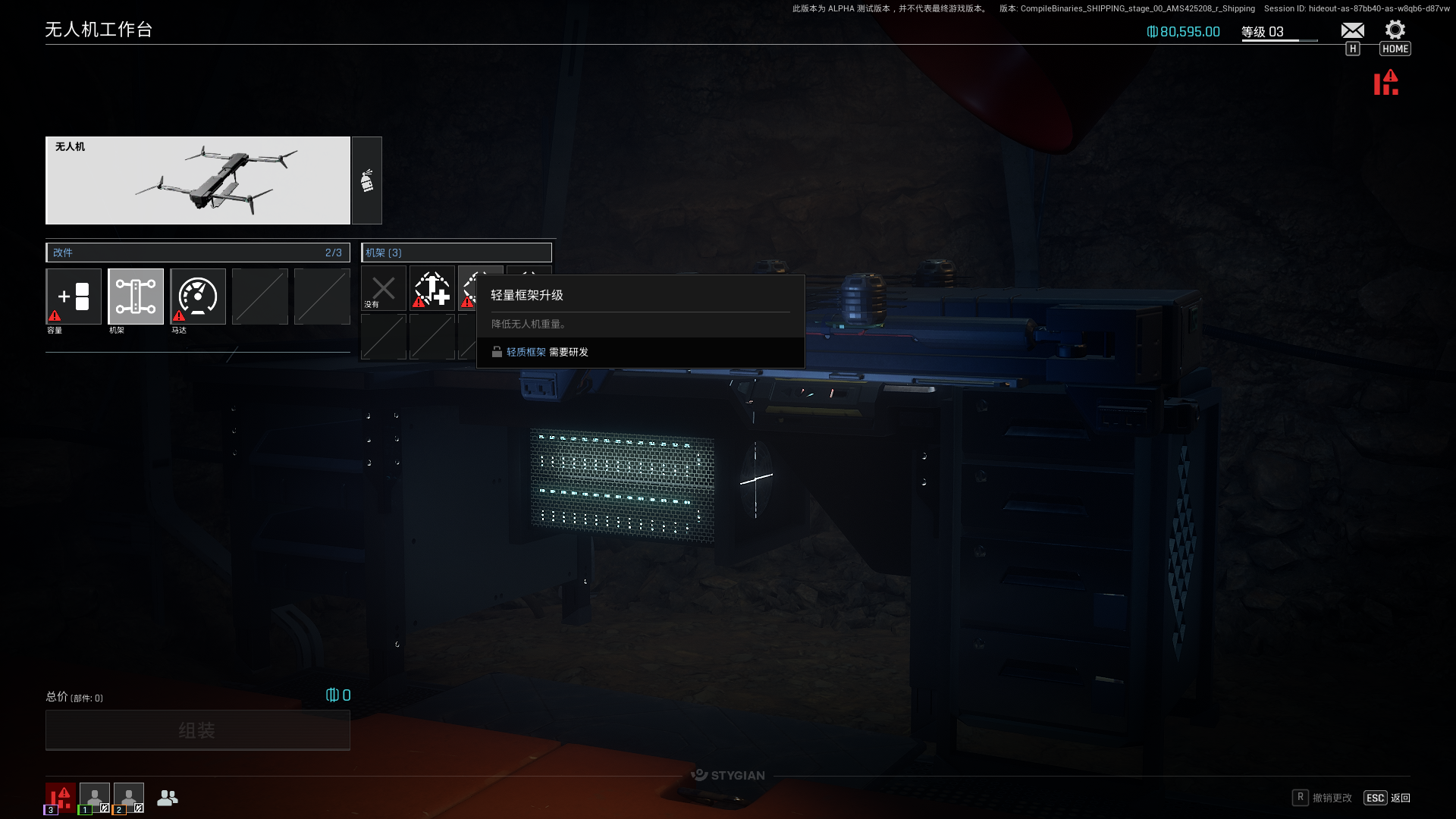
Task: Select squad member slot number 2
Action: (129, 798)
